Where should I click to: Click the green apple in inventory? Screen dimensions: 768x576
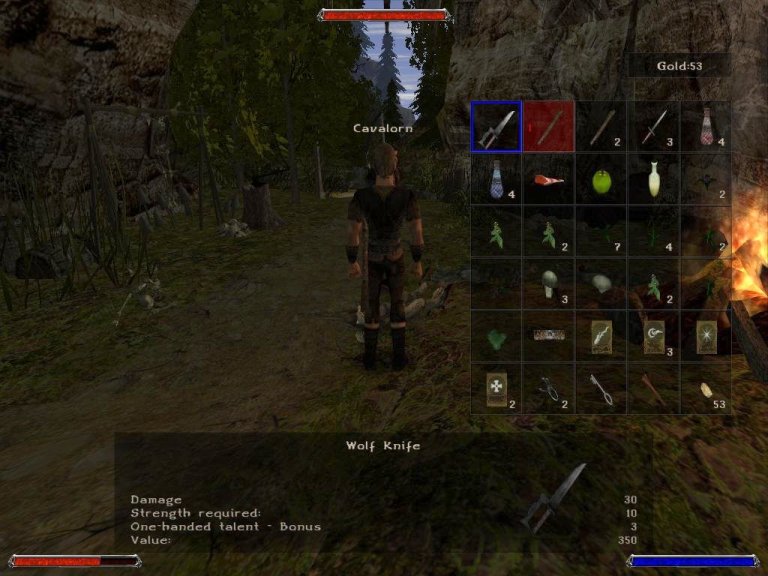pos(600,180)
